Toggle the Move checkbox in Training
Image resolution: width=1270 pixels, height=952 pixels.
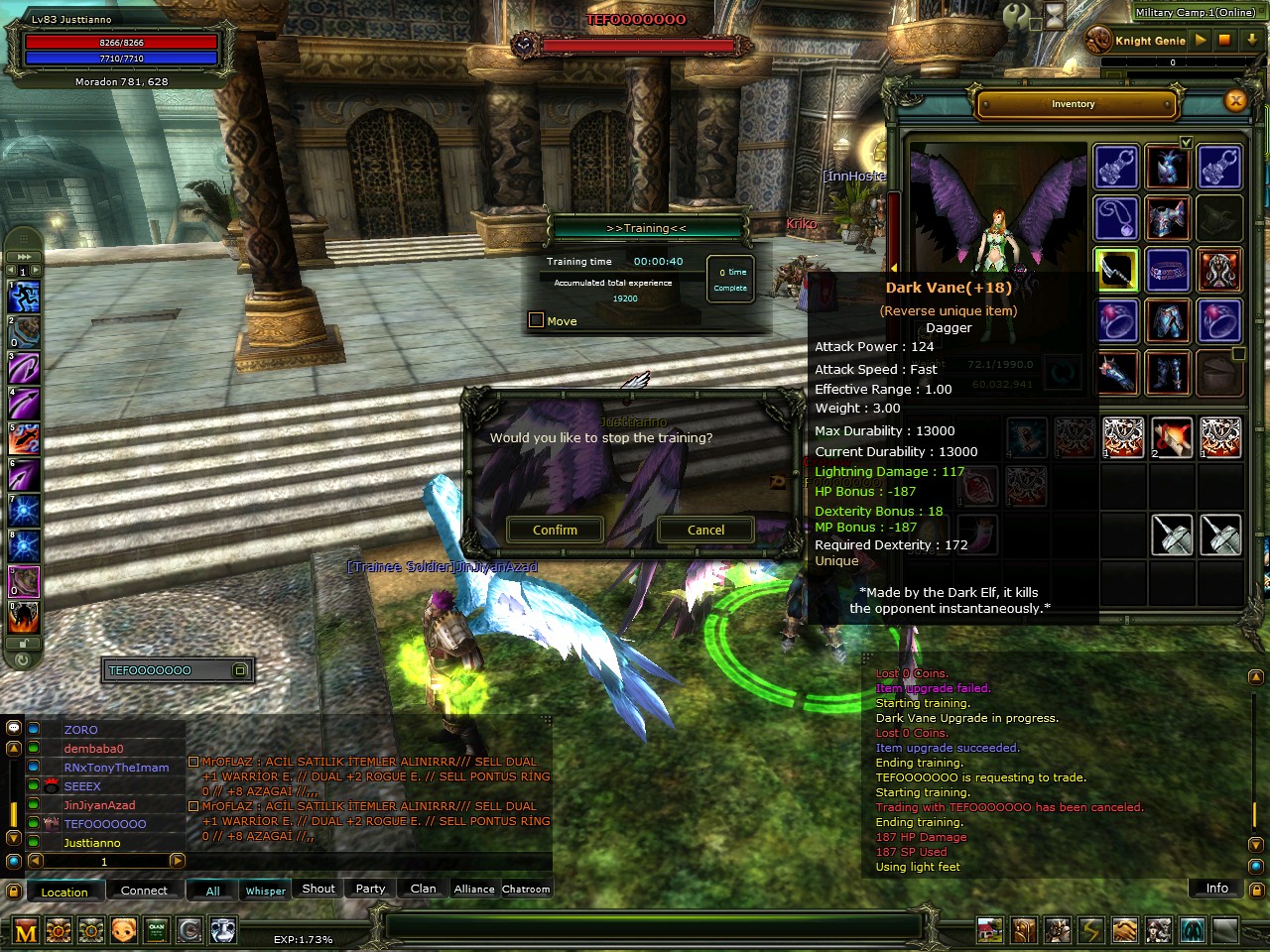click(x=537, y=320)
